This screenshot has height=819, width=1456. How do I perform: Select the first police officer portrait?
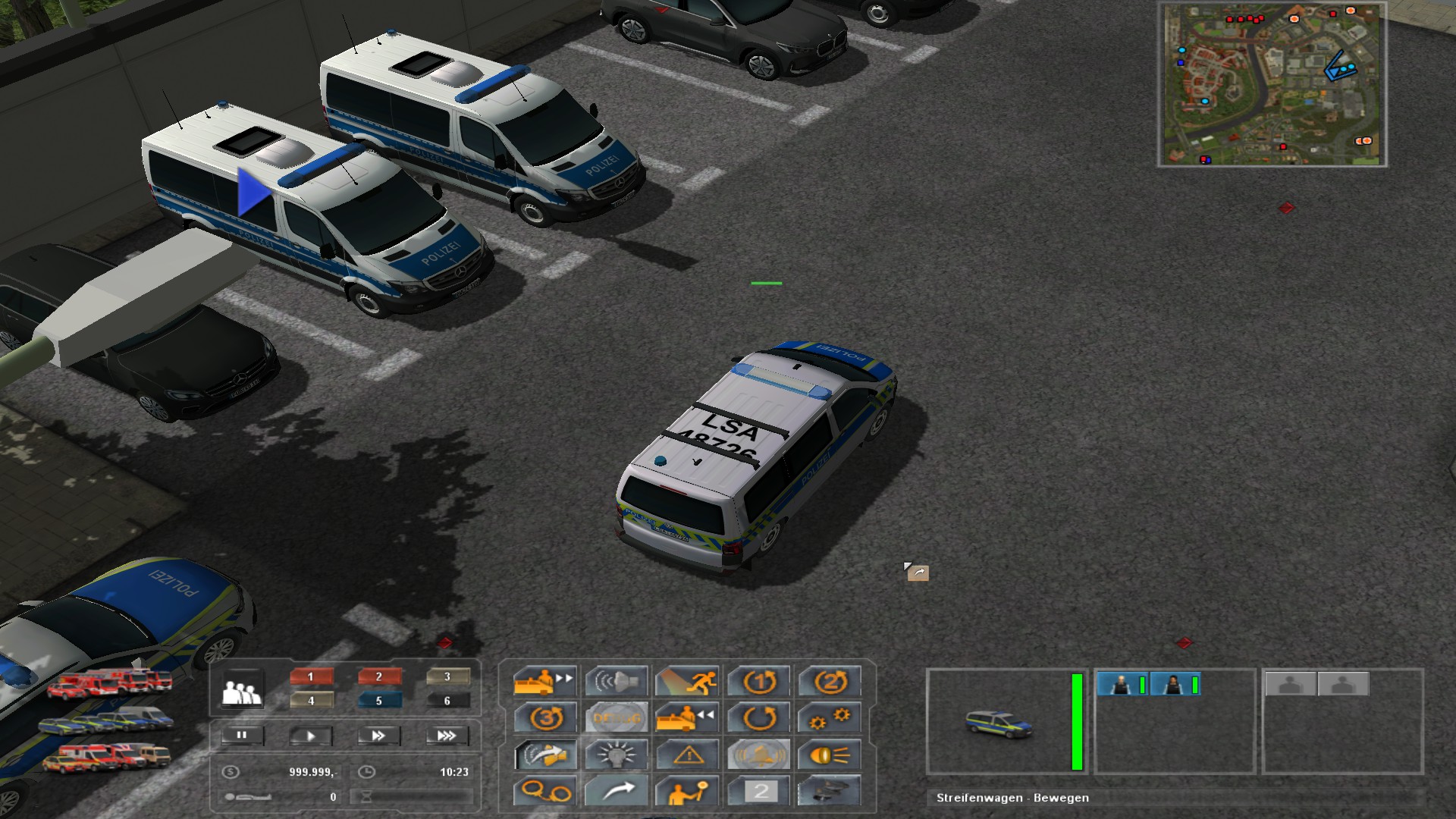coord(1122,685)
